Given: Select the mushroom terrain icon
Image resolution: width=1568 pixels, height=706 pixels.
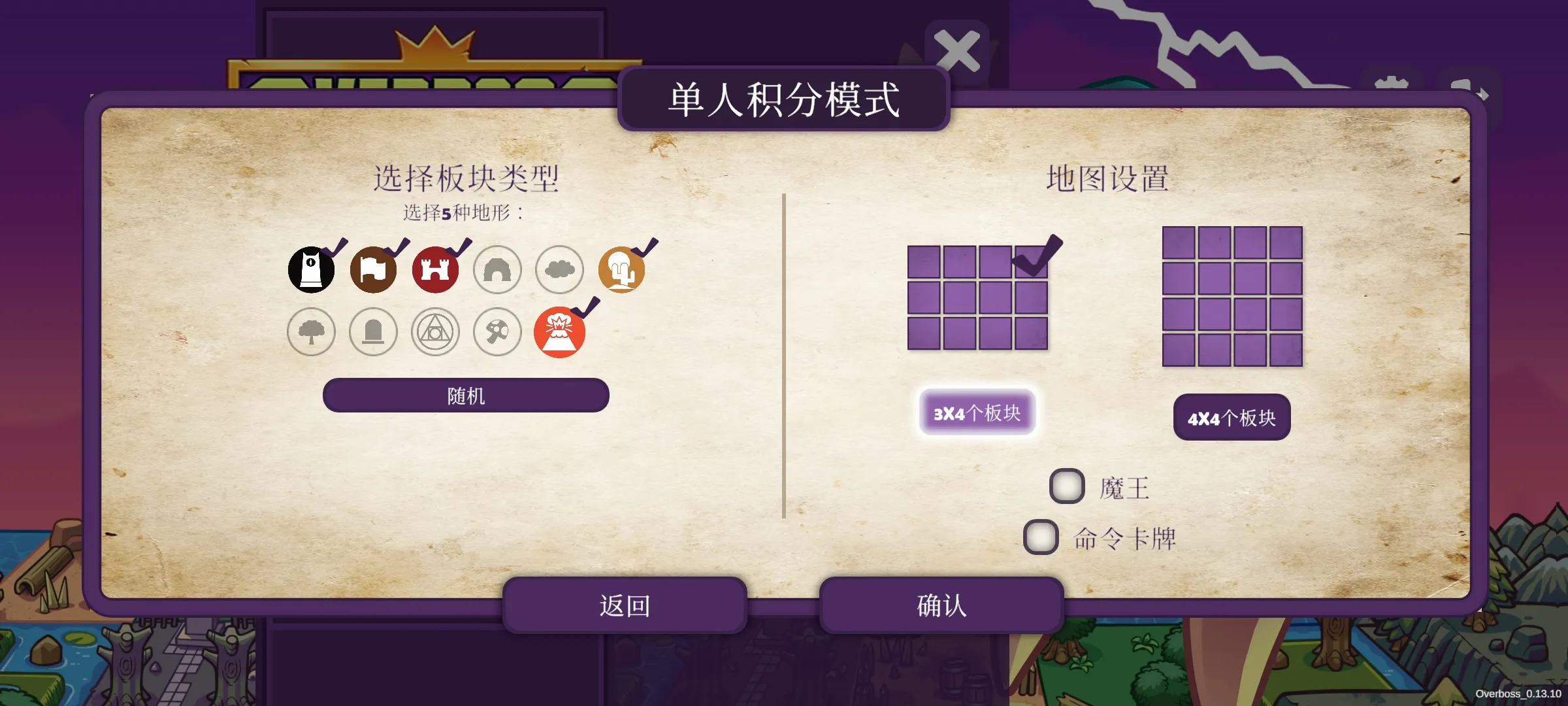Looking at the screenshot, I should 497,332.
